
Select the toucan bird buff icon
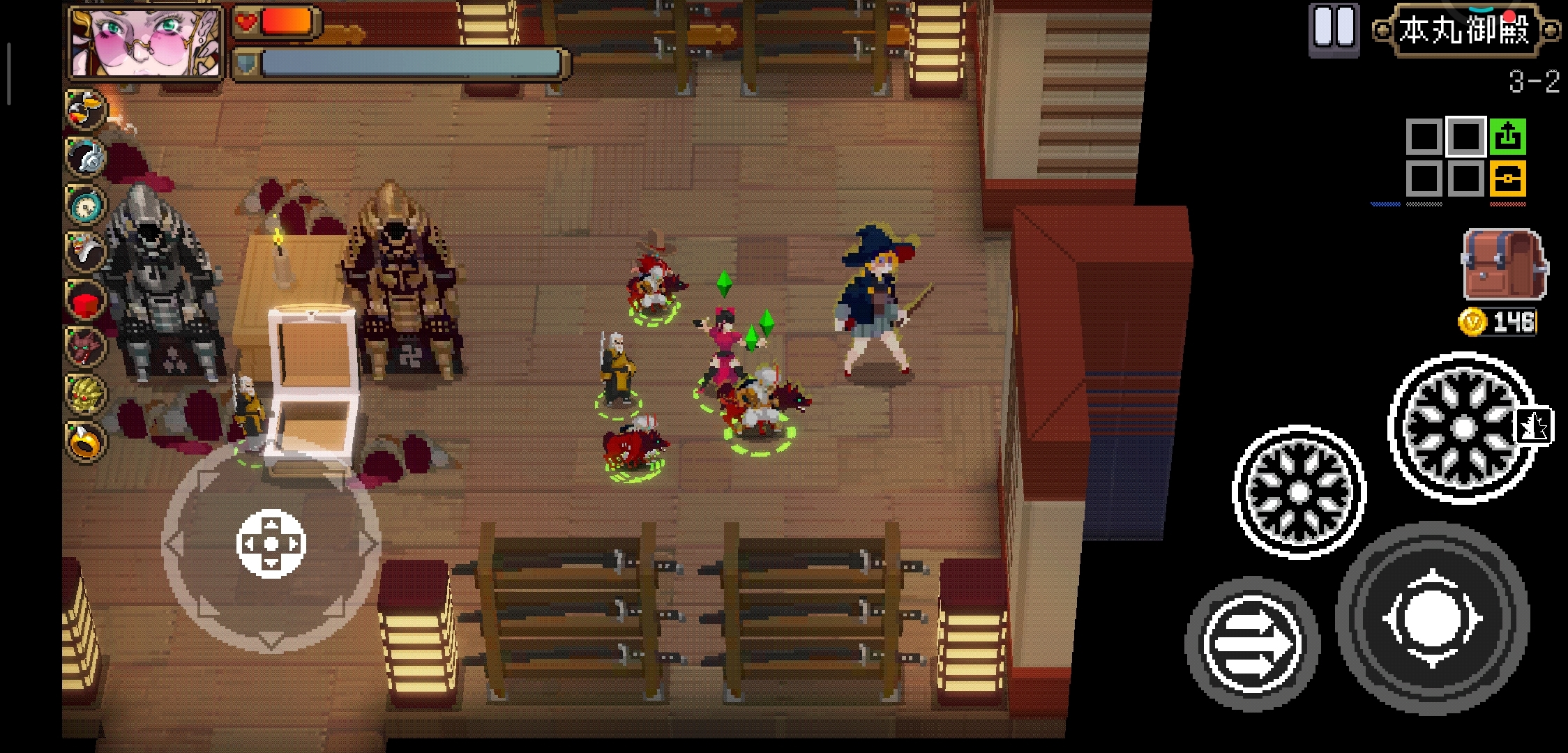click(86, 109)
